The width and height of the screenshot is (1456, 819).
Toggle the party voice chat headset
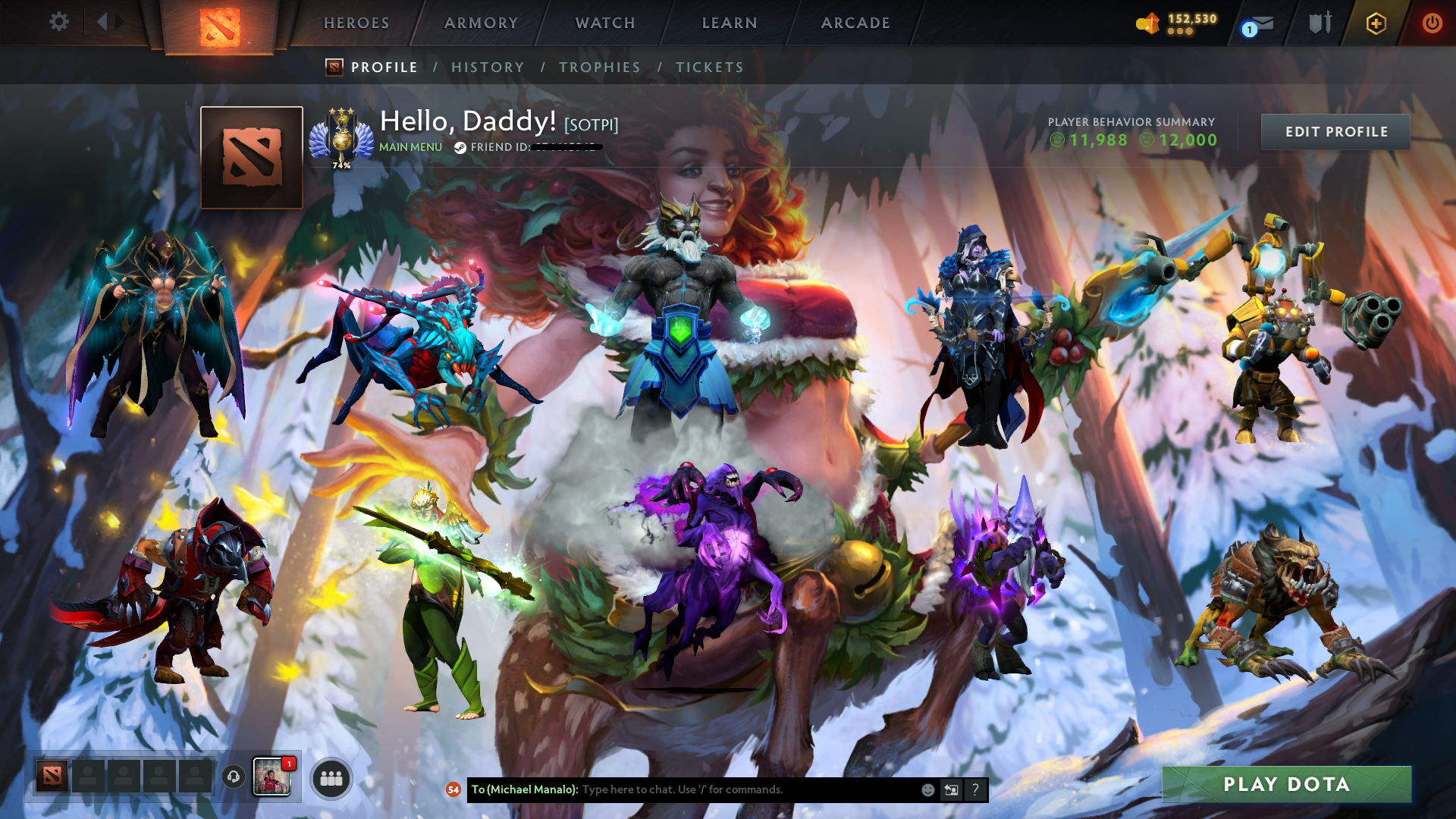(x=234, y=778)
